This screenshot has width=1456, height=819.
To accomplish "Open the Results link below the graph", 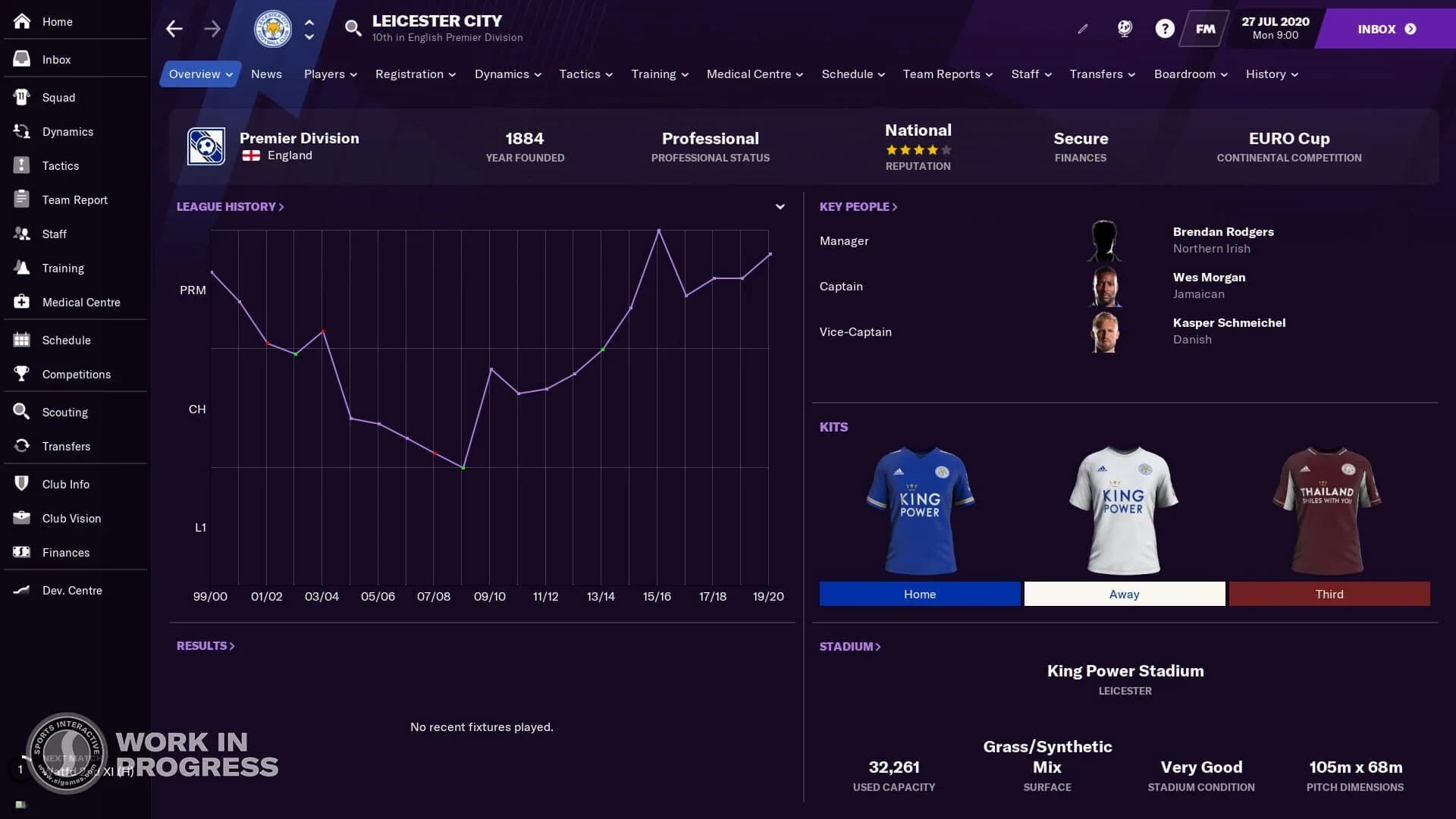I will point(204,645).
